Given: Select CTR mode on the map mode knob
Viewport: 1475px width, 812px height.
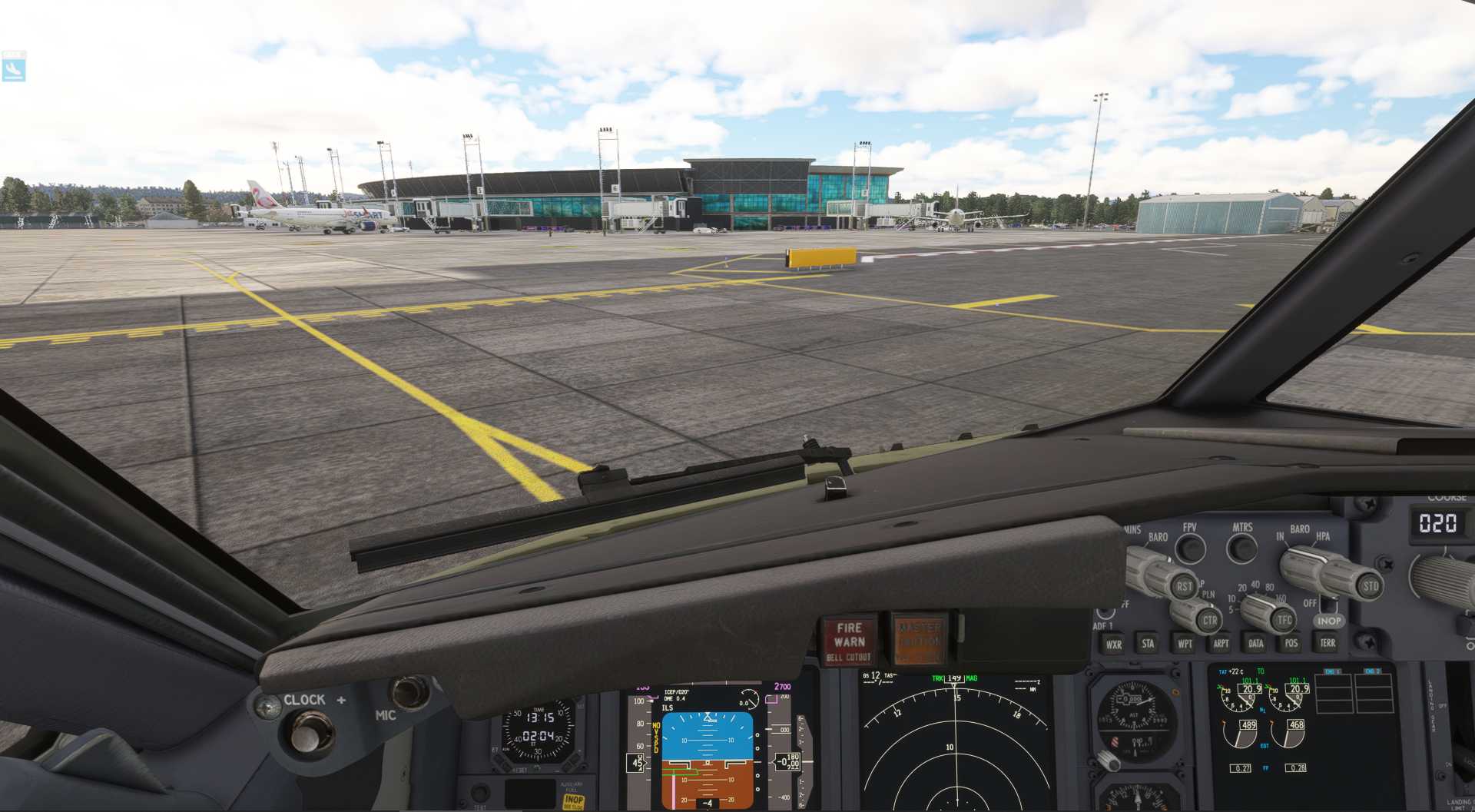Looking at the screenshot, I should [1211, 619].
